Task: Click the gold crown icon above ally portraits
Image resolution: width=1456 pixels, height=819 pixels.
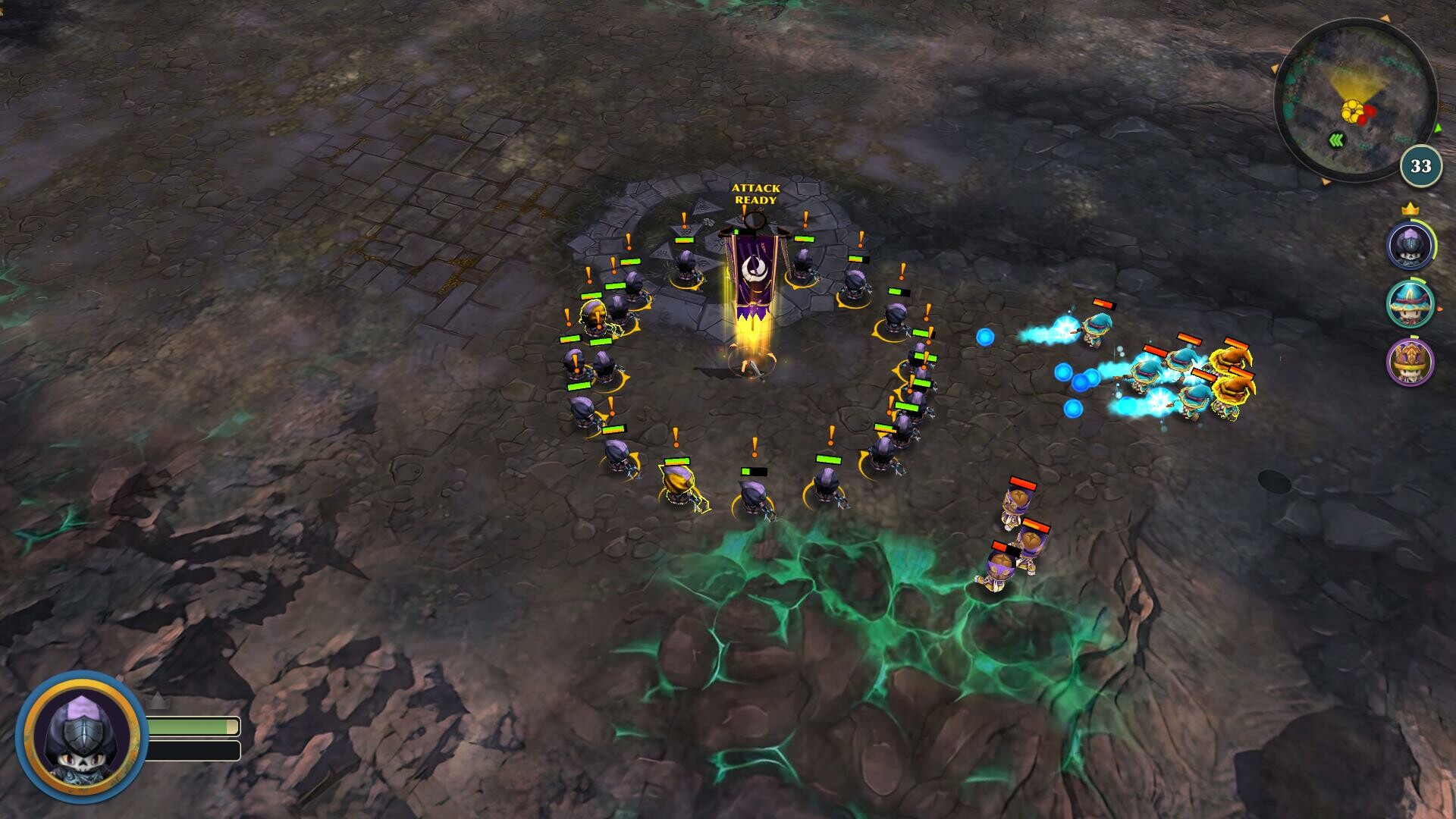Action: tap(1411, 208)
